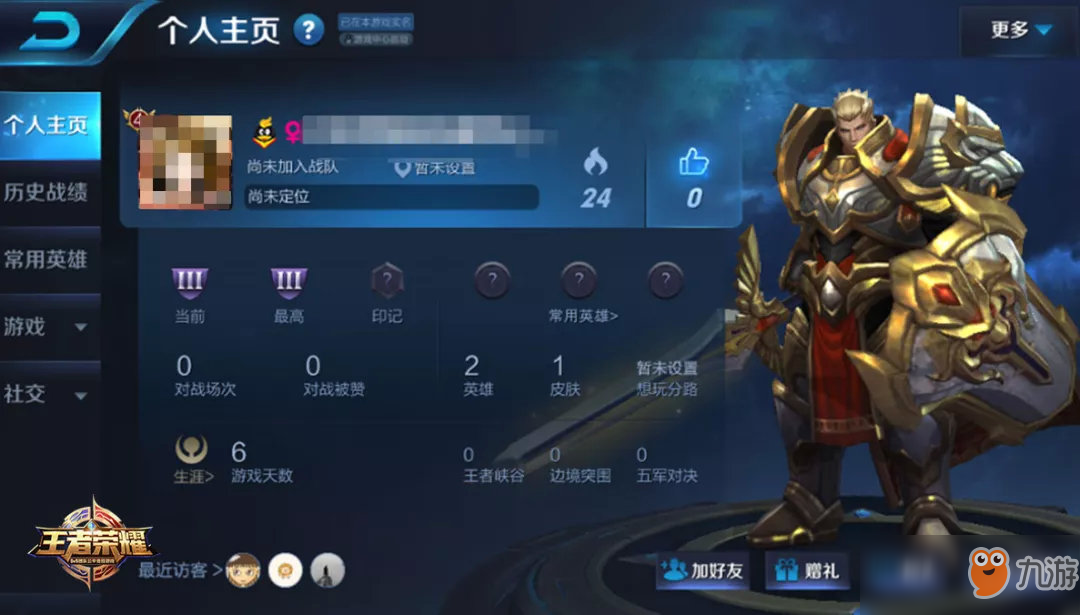Viewport: 1080px width, 615px height.
Task: Click the 最高 rank badge
Action: click(288, 283)
